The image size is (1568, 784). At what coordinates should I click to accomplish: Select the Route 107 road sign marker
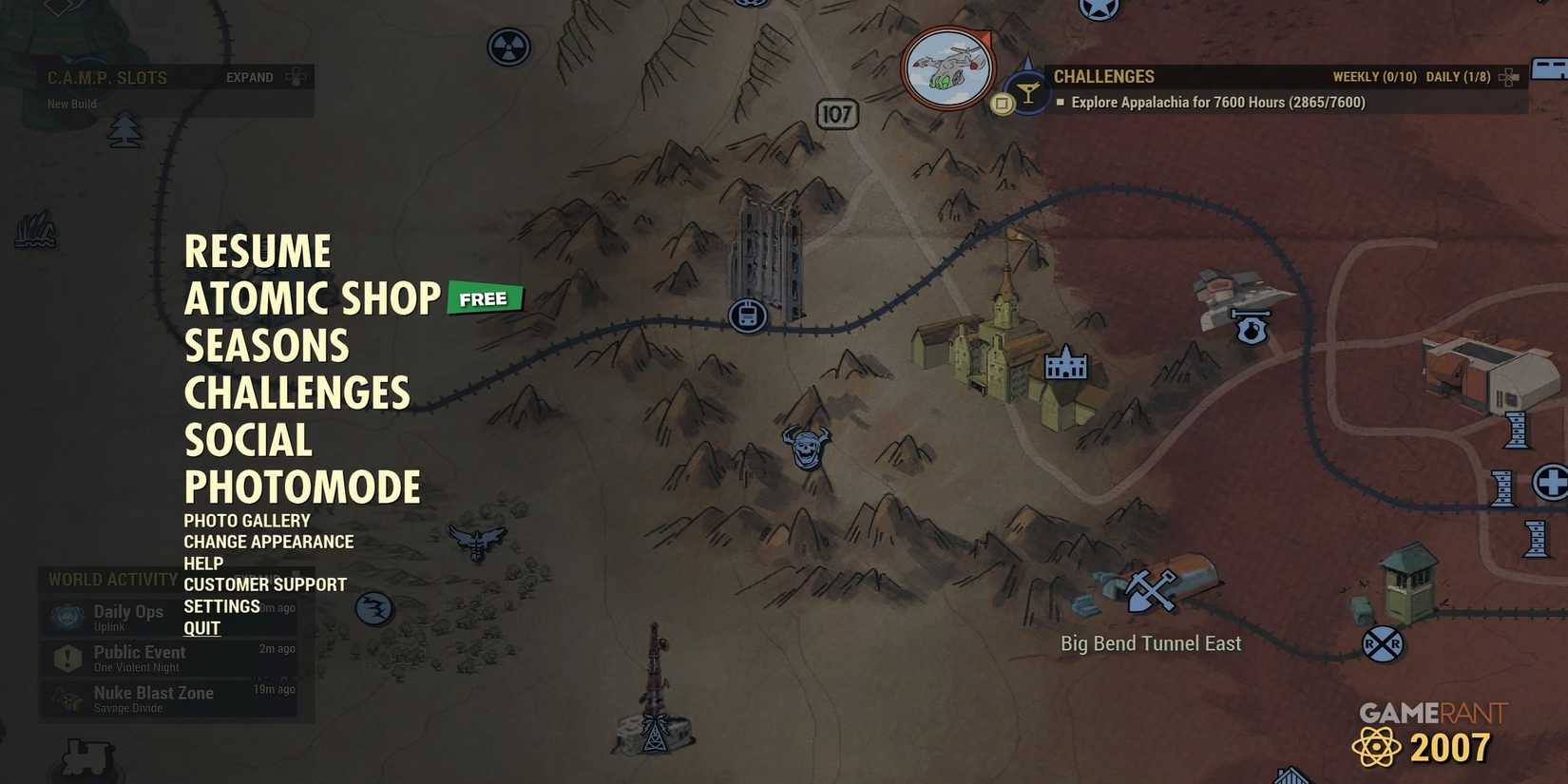836,114
